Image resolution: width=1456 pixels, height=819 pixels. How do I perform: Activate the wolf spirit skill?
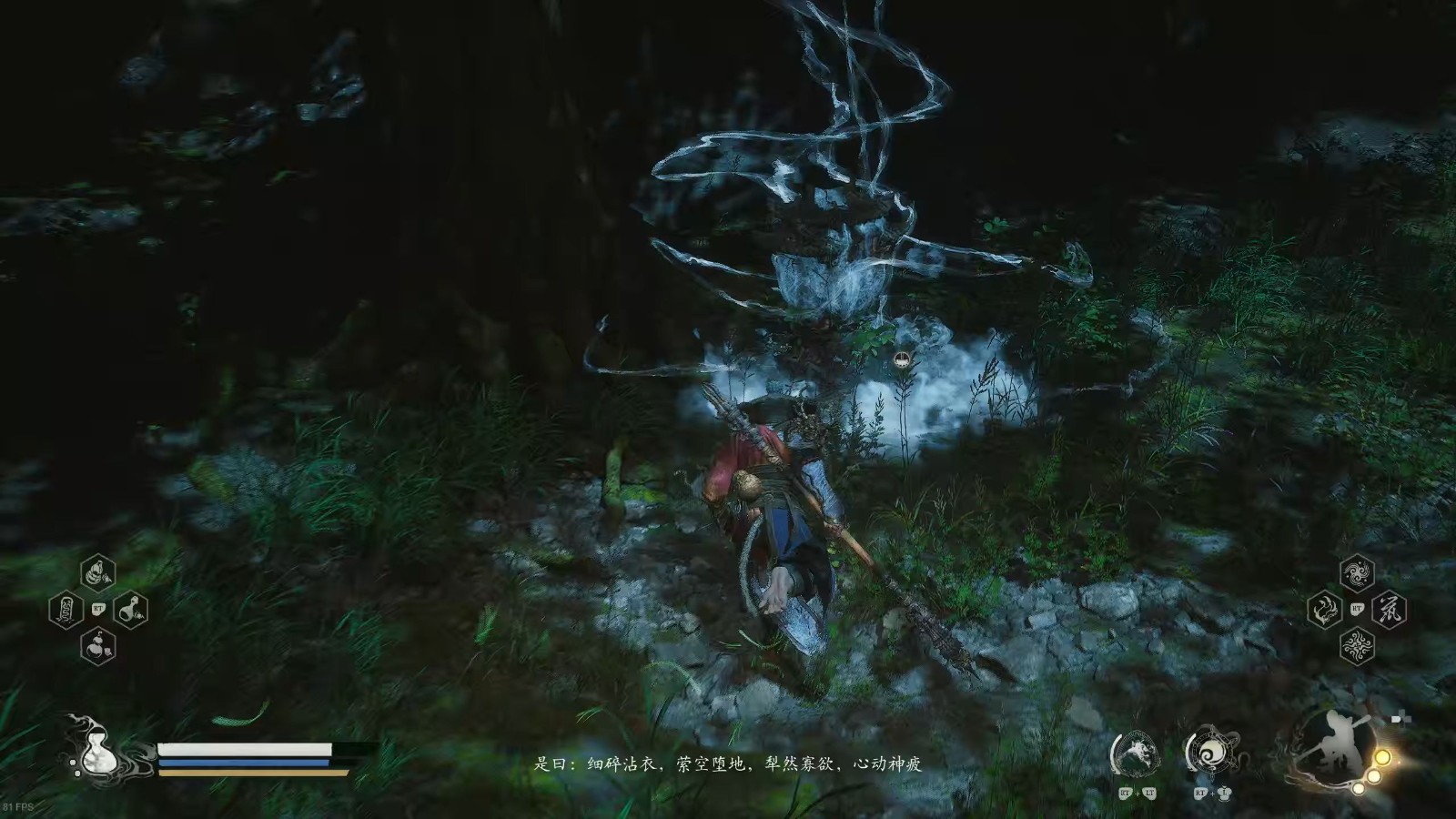pos(1134,753)
